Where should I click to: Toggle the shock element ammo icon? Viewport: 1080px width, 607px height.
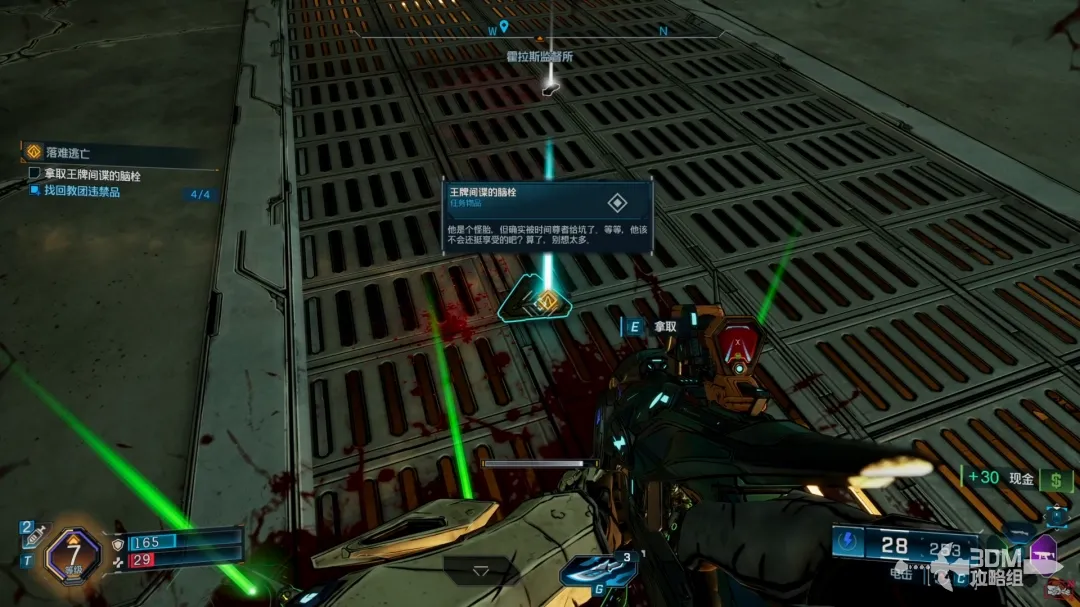[848, 542]
